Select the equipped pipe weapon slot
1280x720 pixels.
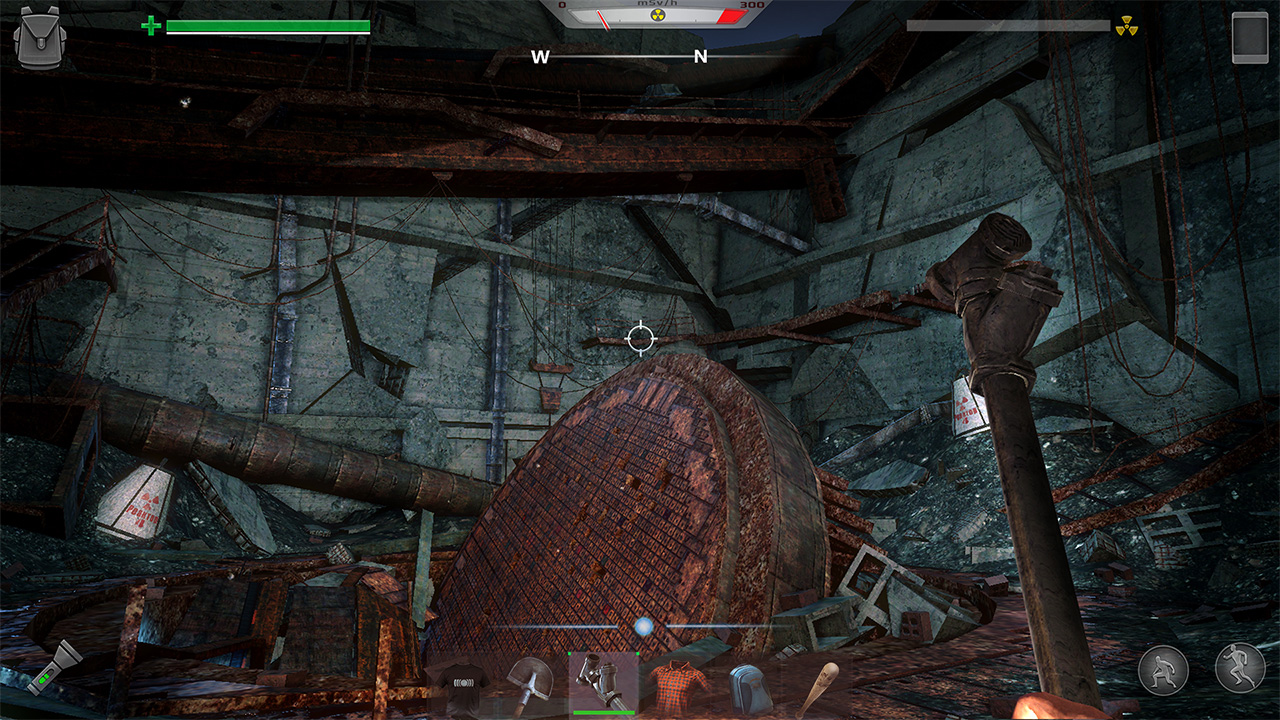602,686
